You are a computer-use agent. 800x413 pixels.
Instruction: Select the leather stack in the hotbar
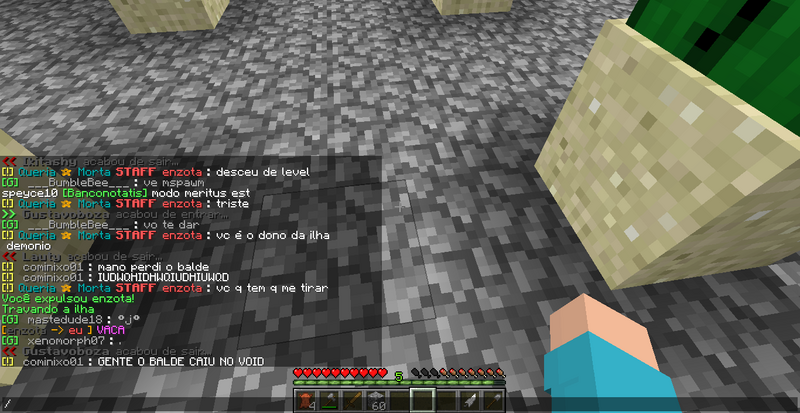(x=304, y=401)
